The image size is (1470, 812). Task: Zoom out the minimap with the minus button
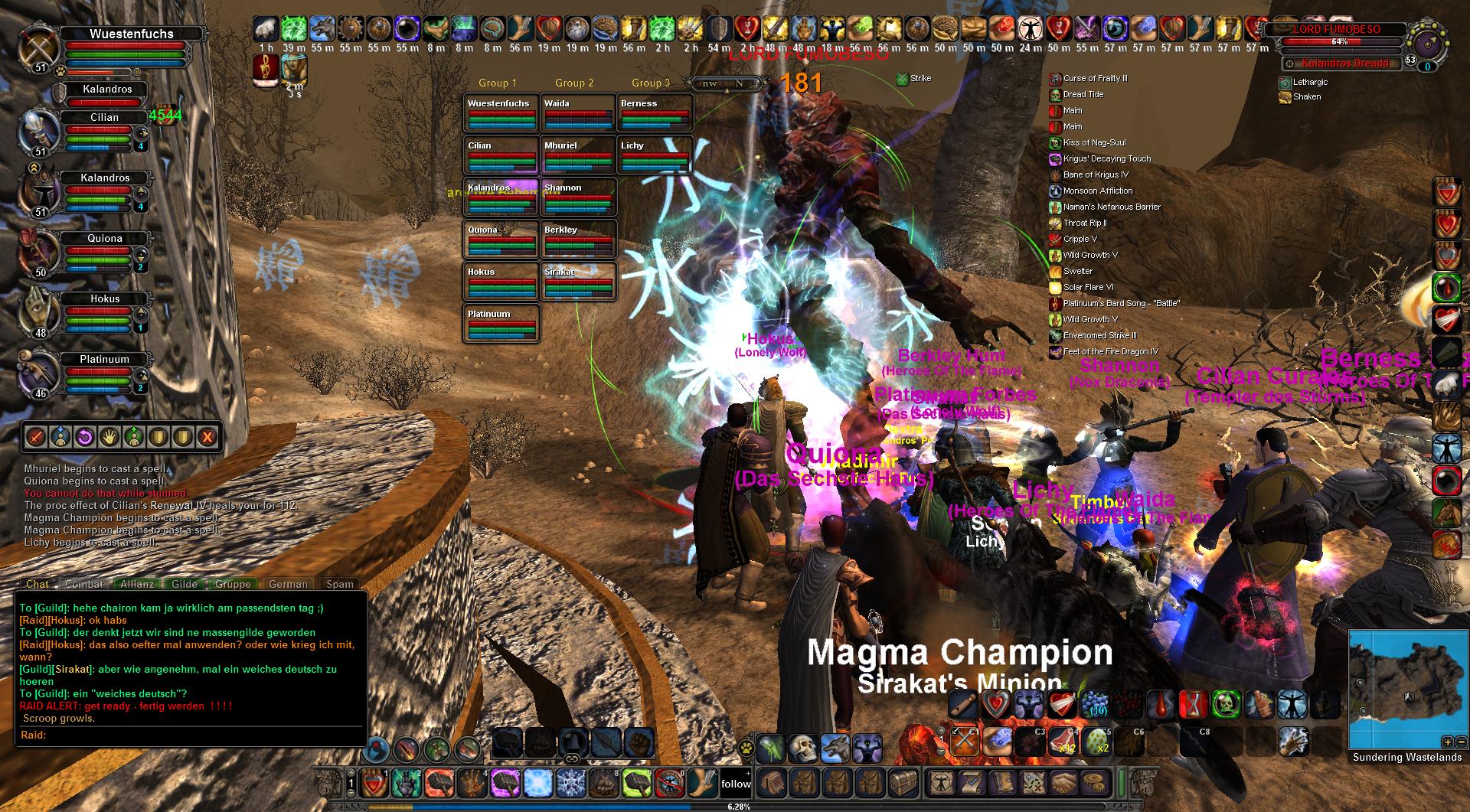1462,742
